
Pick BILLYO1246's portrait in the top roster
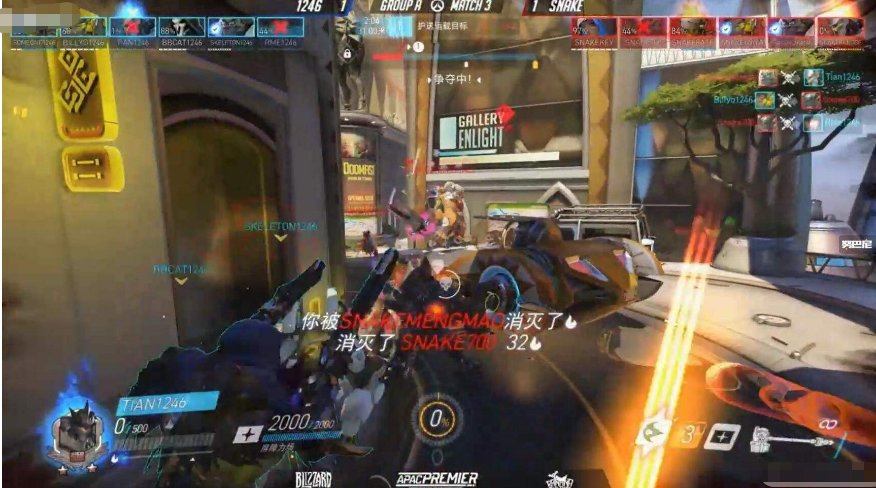[x=83, y=29]
